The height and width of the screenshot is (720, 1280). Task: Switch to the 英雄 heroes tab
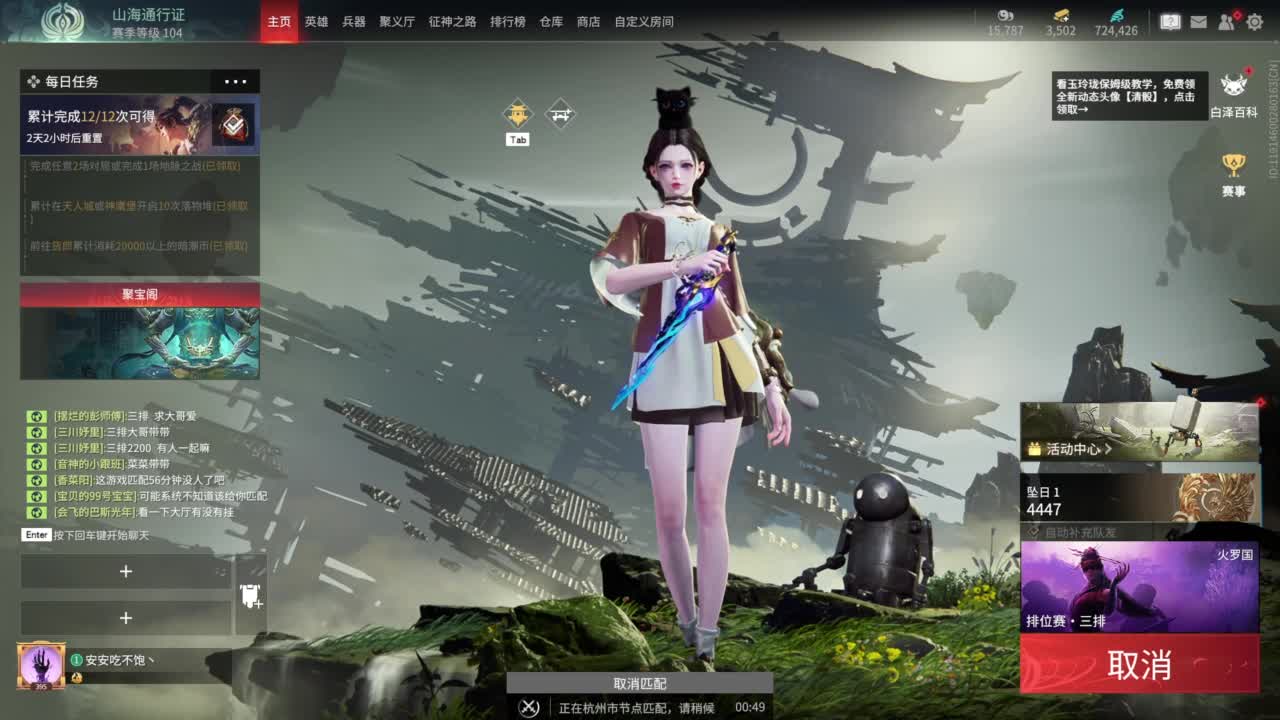click(x=315, y=21)
